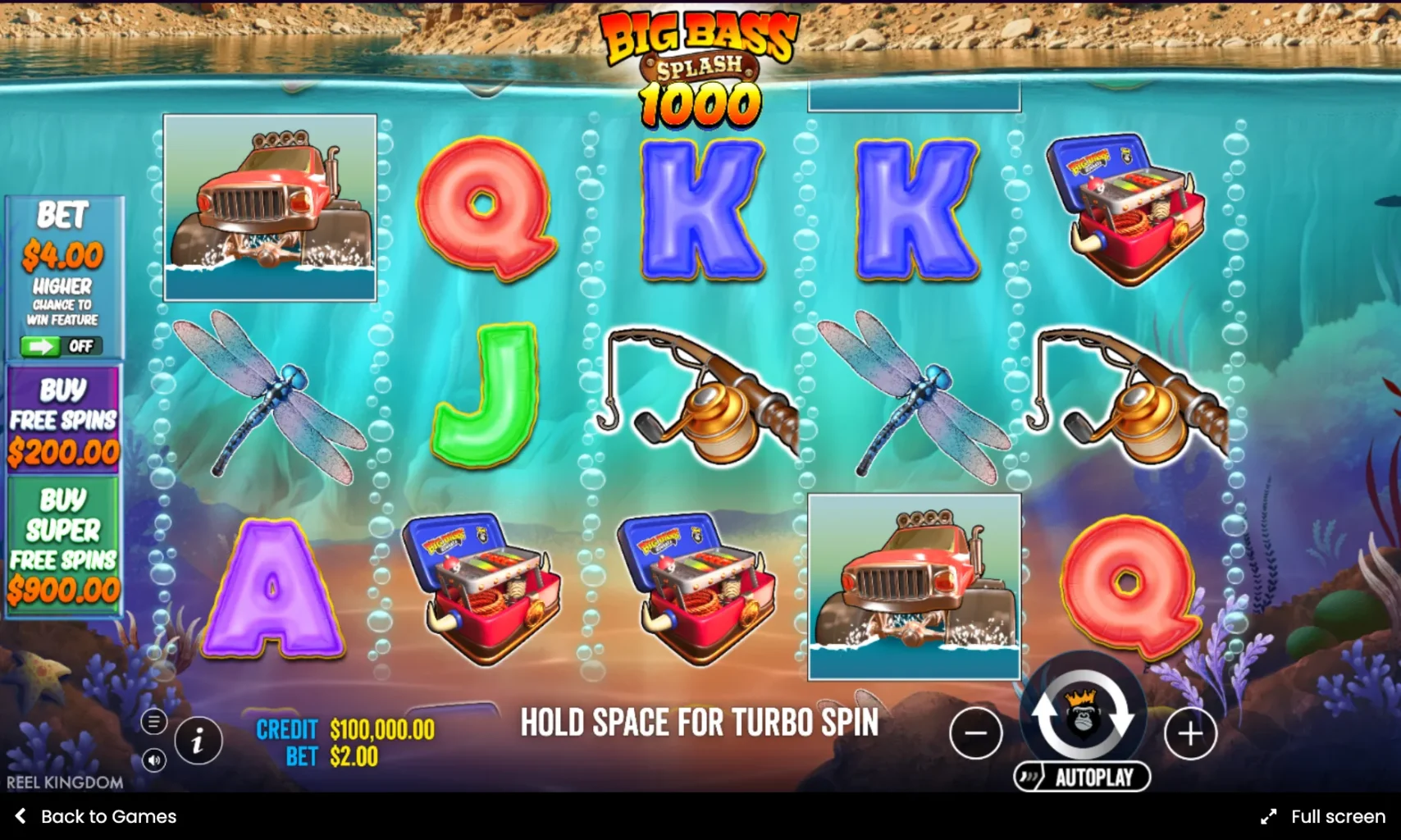Image resolution: width=1401 pixels, height=840 pixels.
Task: Mute the game sound
Action: tap(153, 760)
